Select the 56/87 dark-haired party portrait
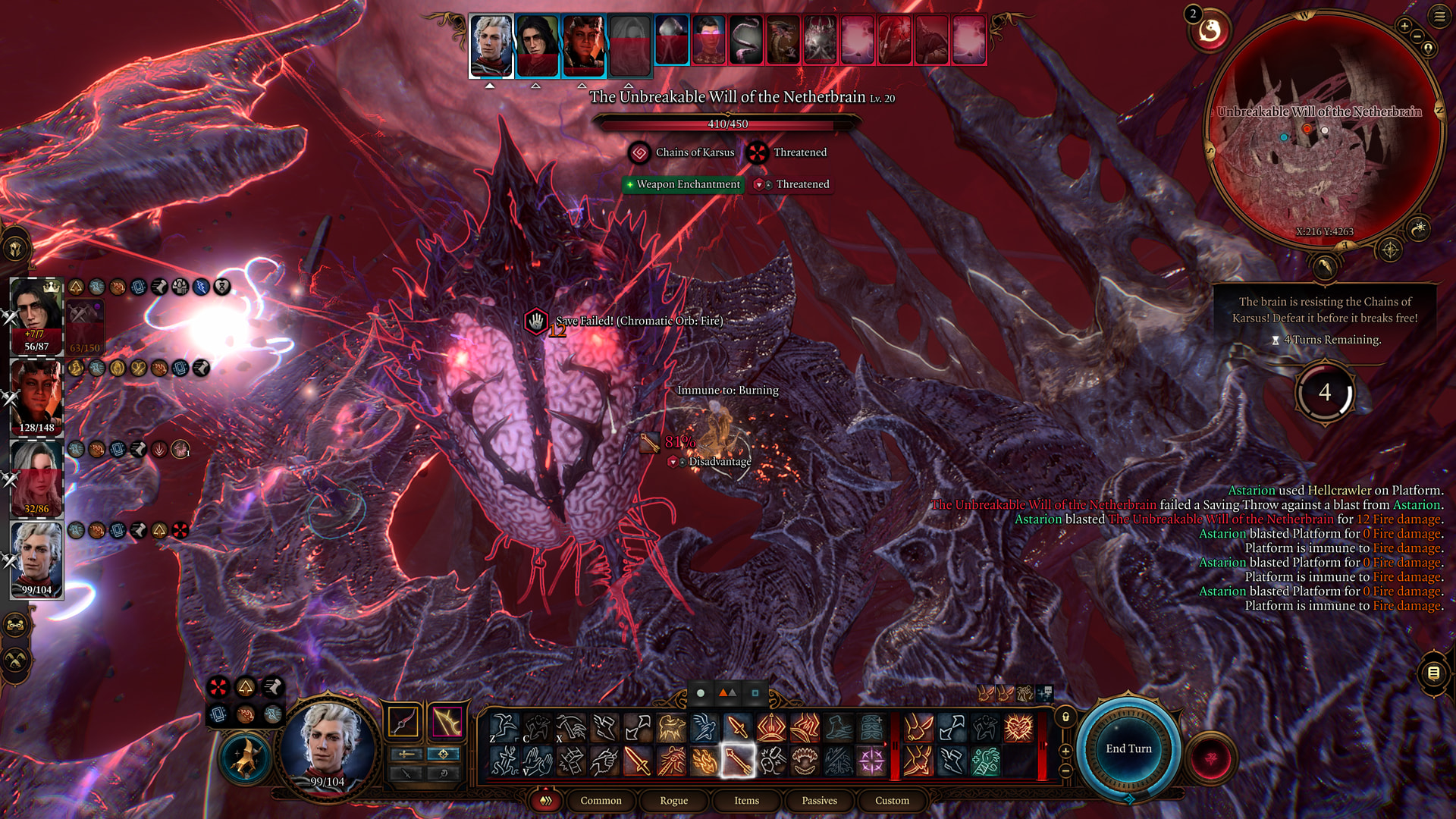 tap(36, 315)
